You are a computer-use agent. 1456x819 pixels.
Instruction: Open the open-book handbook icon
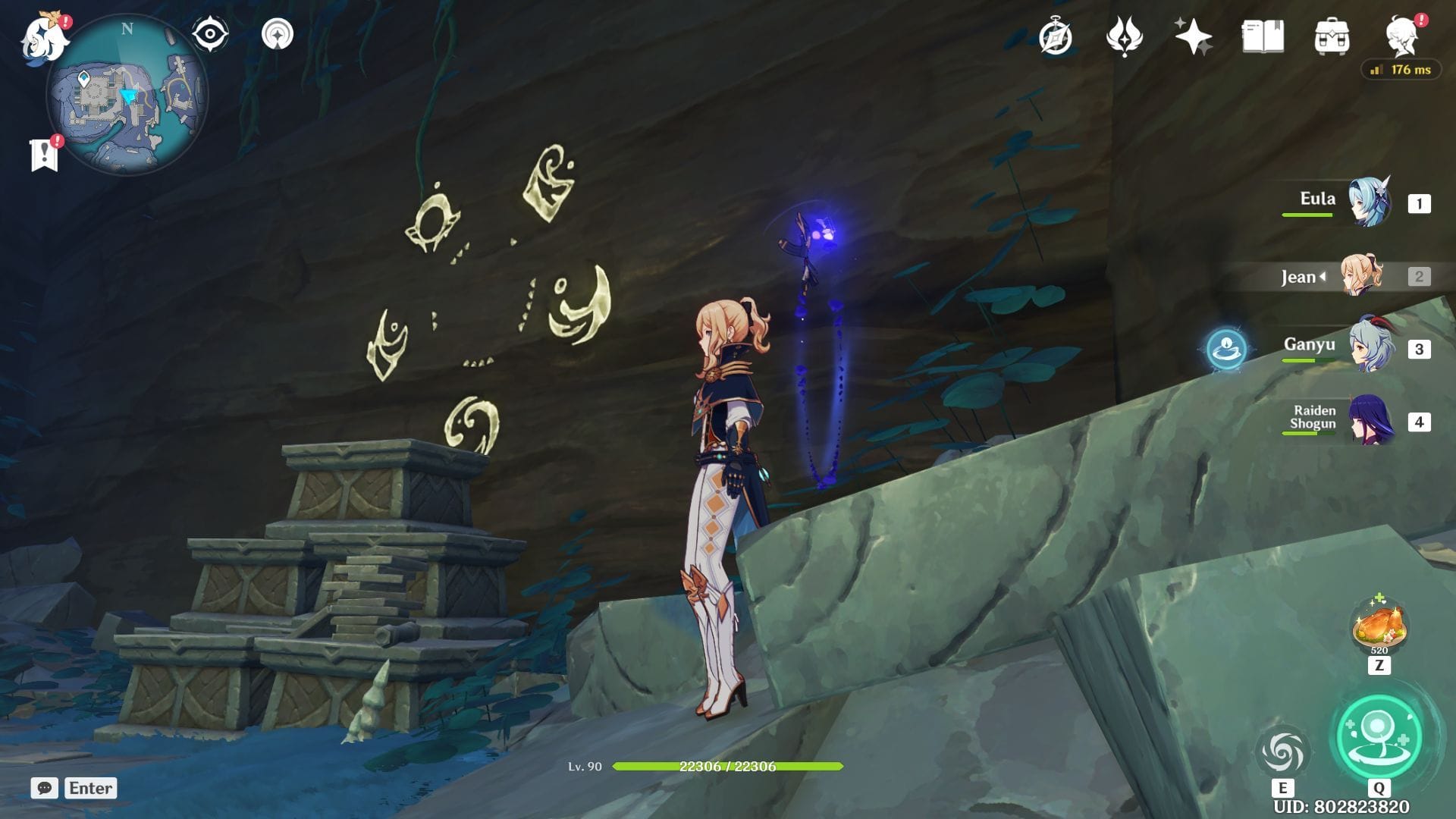[x=1263, y=36]
